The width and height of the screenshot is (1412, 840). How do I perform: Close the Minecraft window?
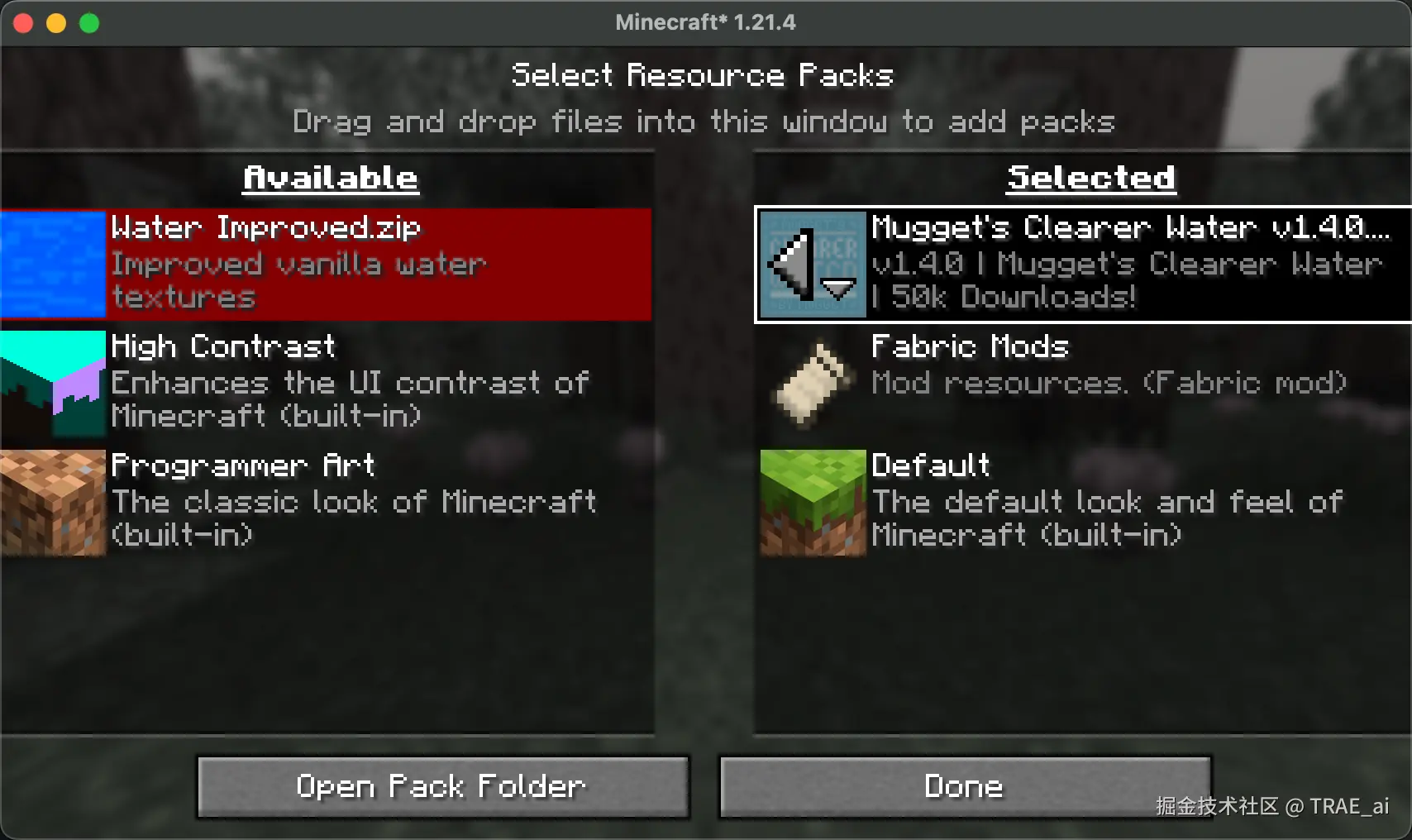click(x=23, y=23)
